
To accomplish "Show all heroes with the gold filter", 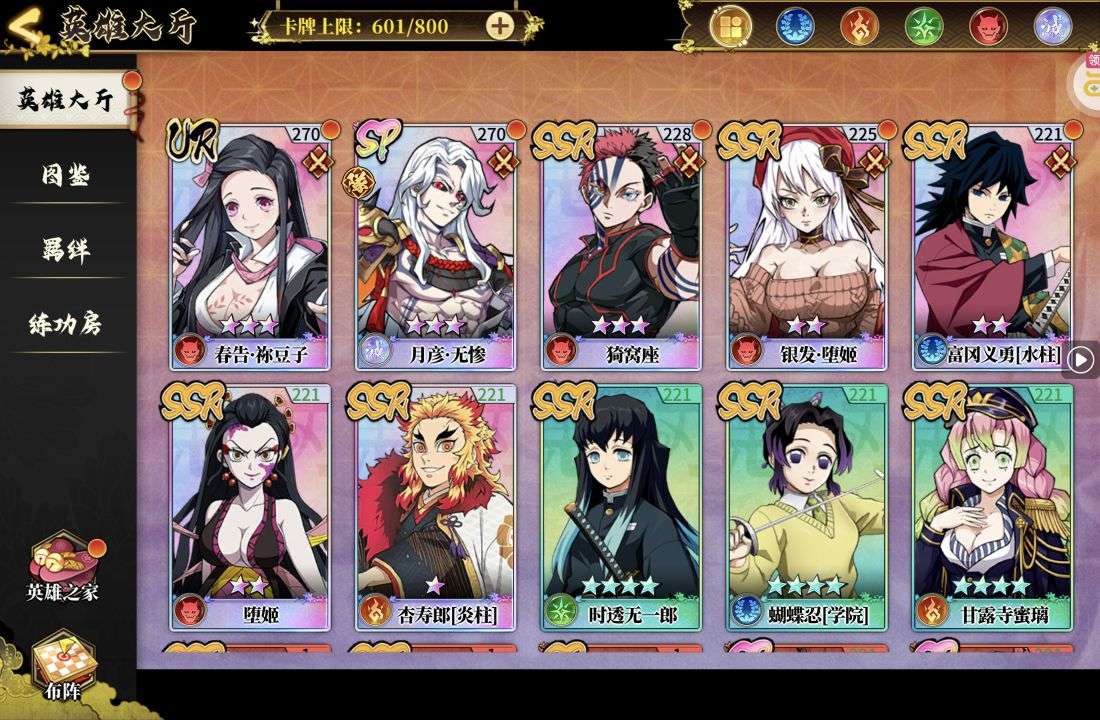I will coord(731,26).
